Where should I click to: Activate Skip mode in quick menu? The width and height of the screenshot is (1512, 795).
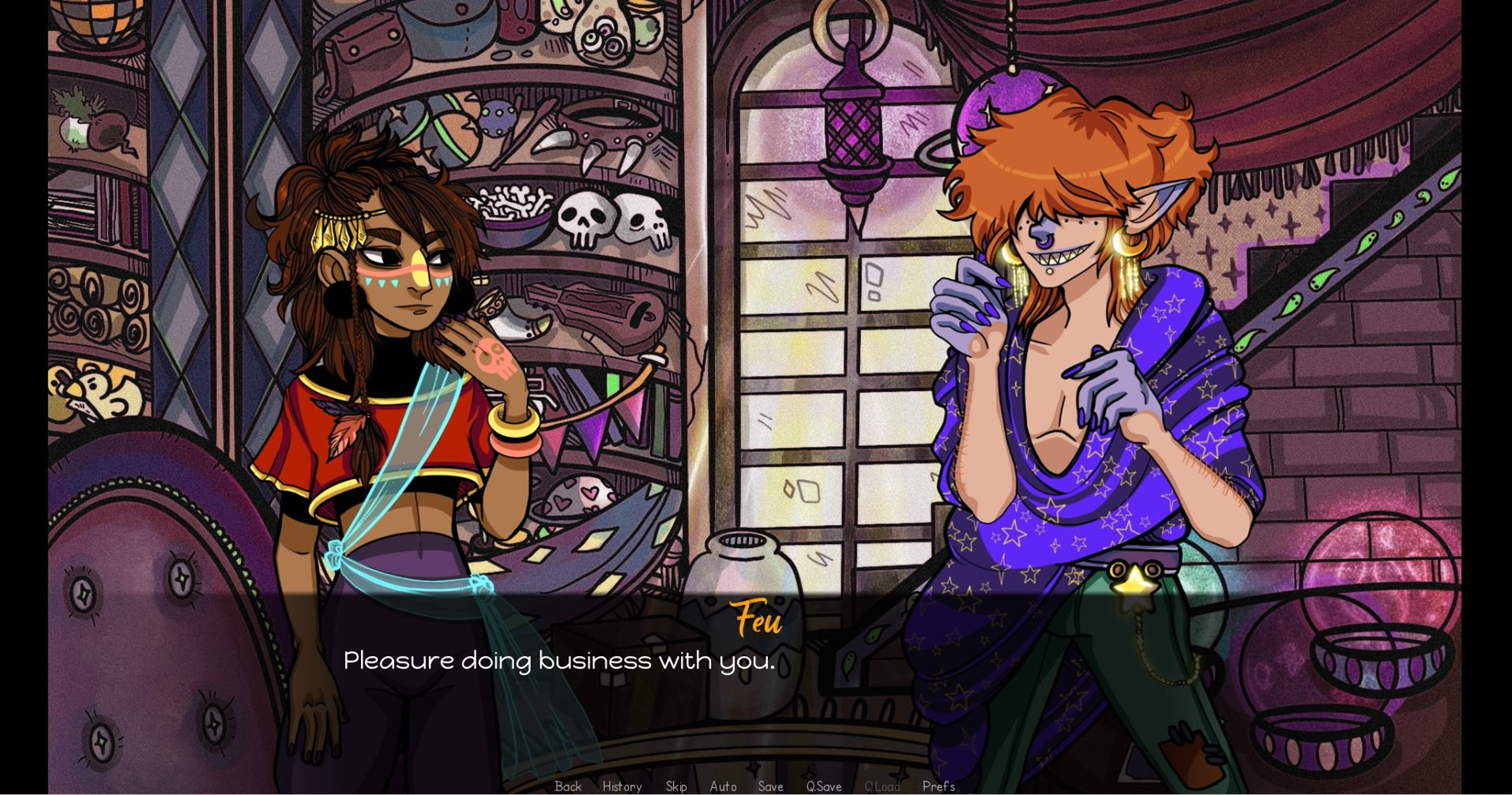tap(676, 786)
